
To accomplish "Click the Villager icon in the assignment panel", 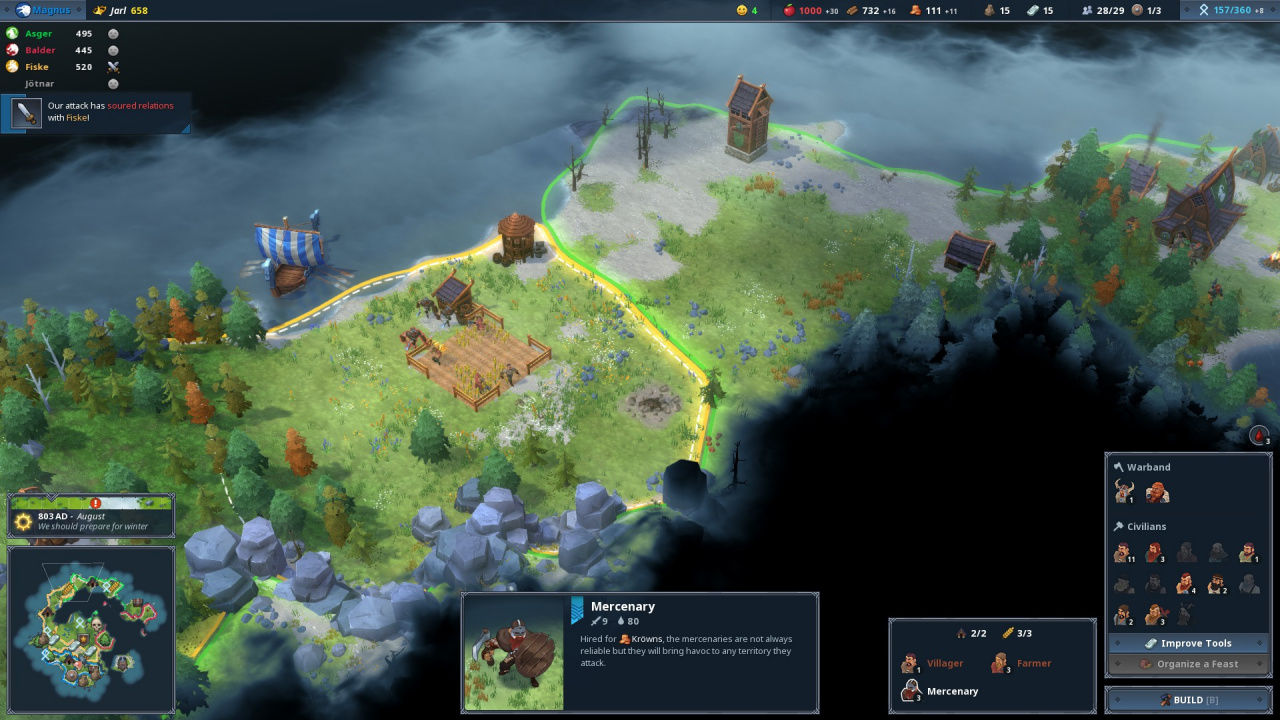I will [911, 662].
